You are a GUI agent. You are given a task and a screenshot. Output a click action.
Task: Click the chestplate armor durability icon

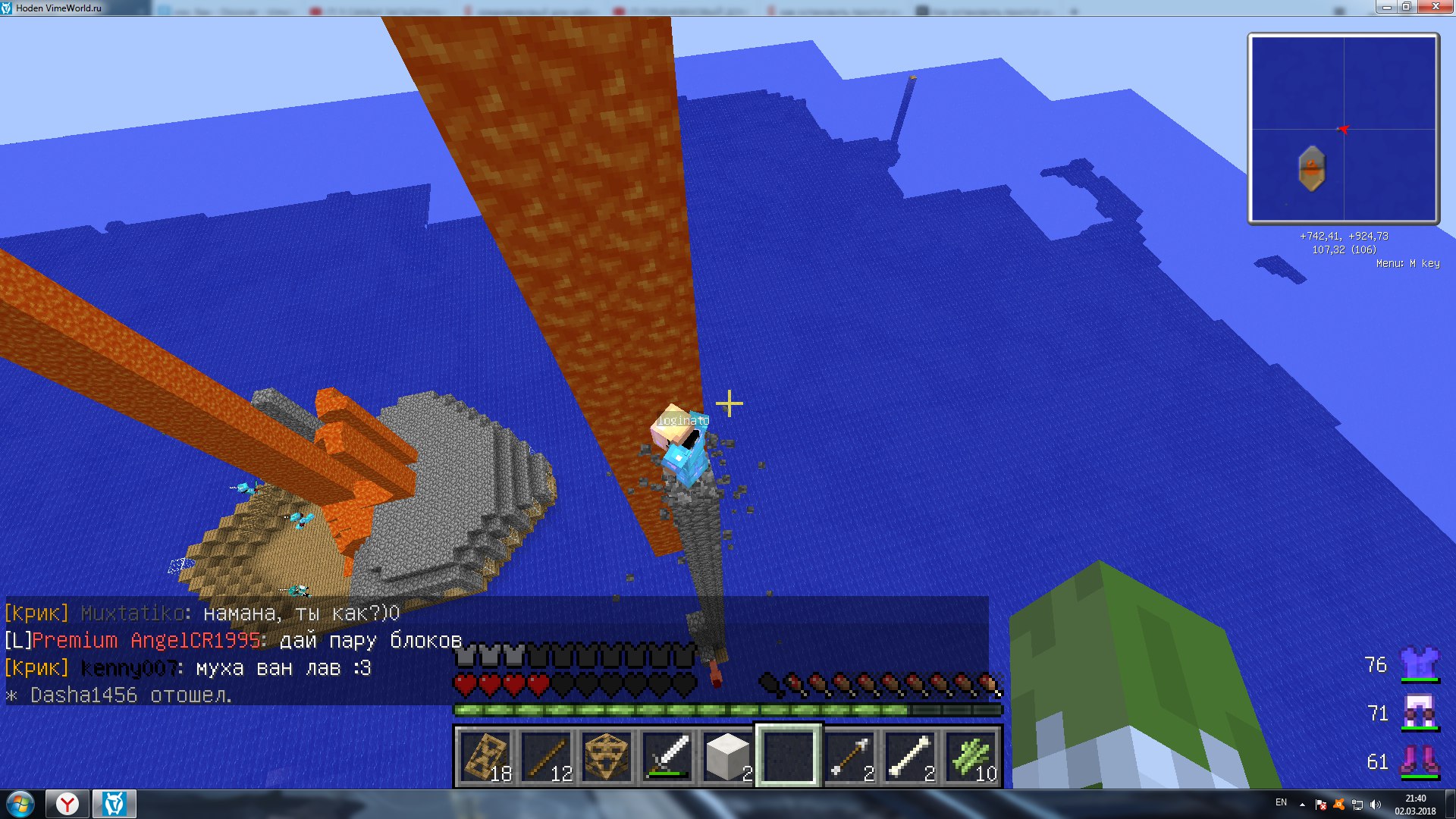[1419, 664]
